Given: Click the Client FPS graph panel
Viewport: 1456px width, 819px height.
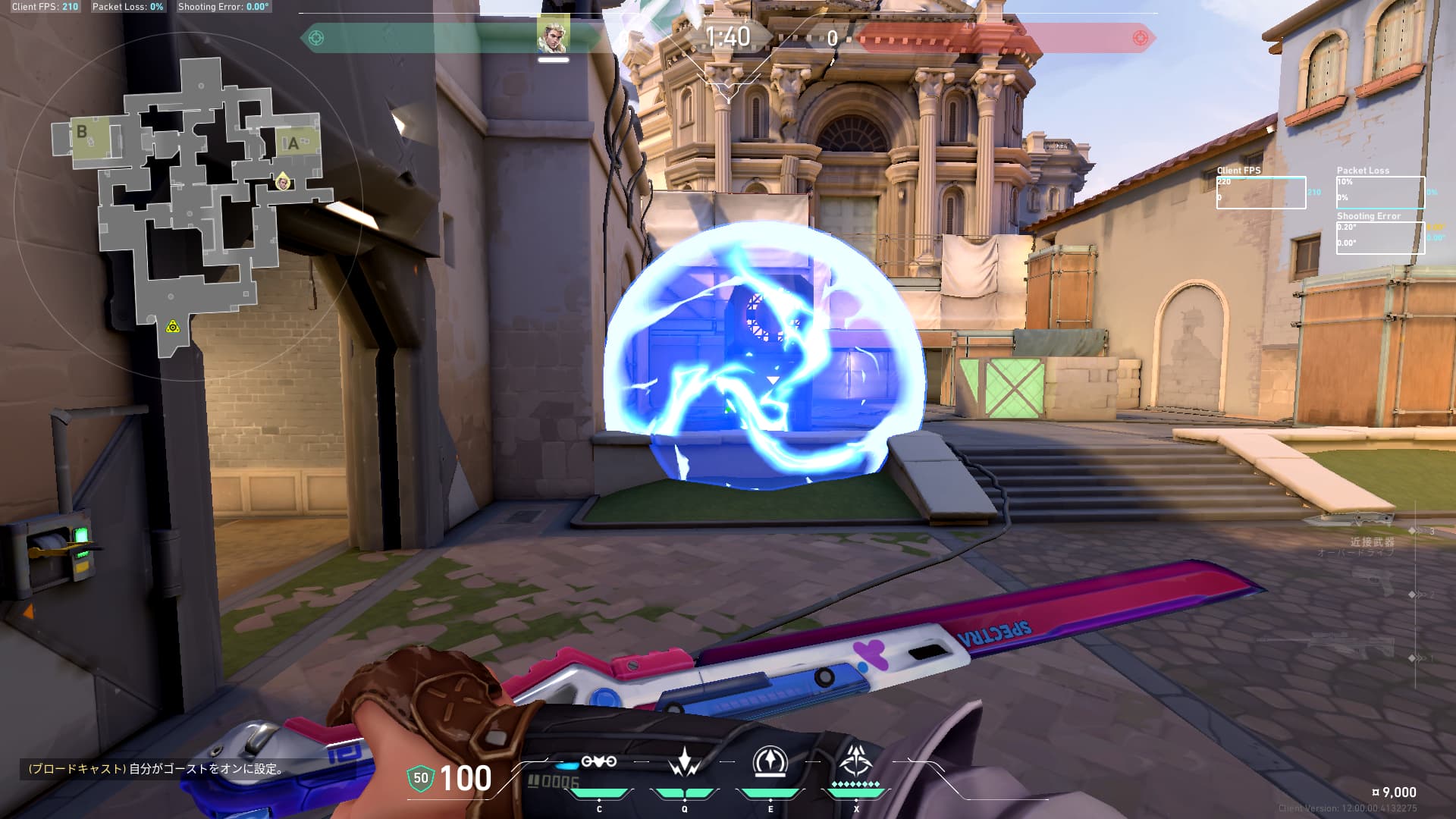Looking at the screenshot, I should [1260, 193].
